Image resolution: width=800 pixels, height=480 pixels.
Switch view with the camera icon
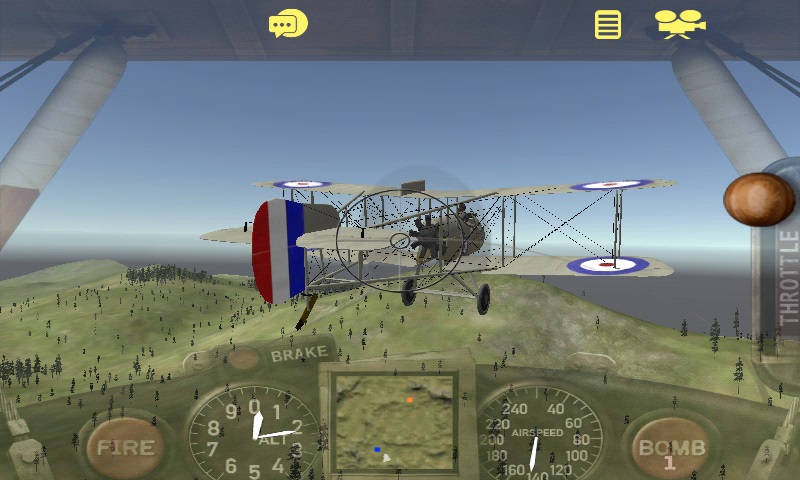tap(679, 24)
